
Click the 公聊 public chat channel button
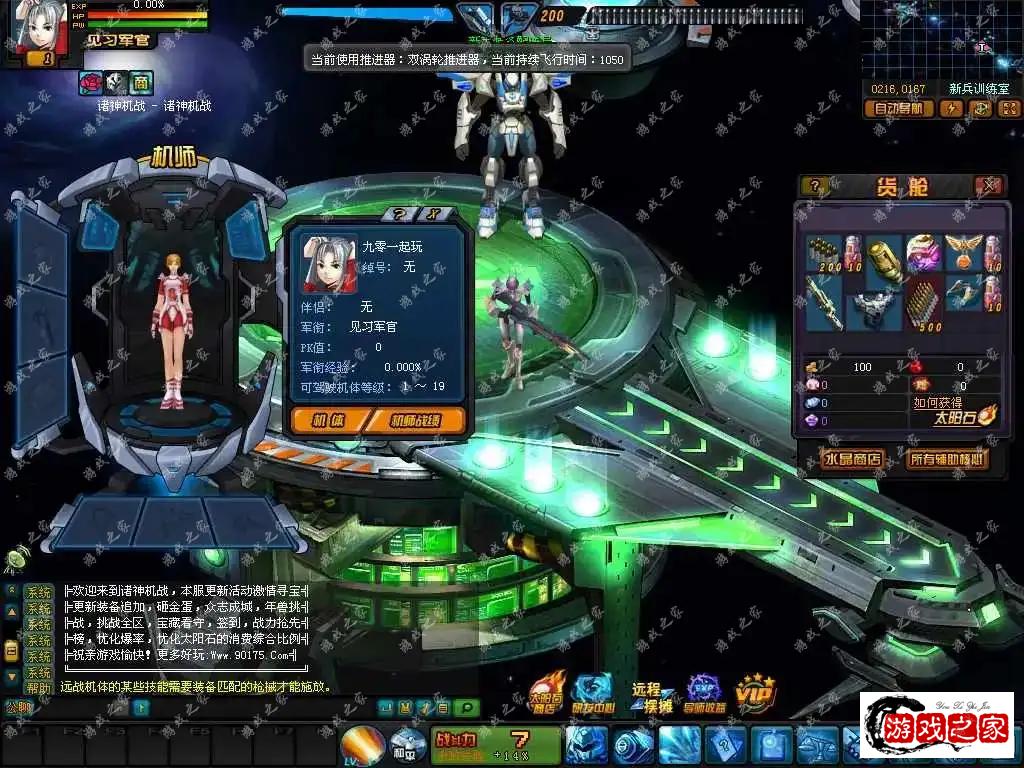[x=18, y=707]
